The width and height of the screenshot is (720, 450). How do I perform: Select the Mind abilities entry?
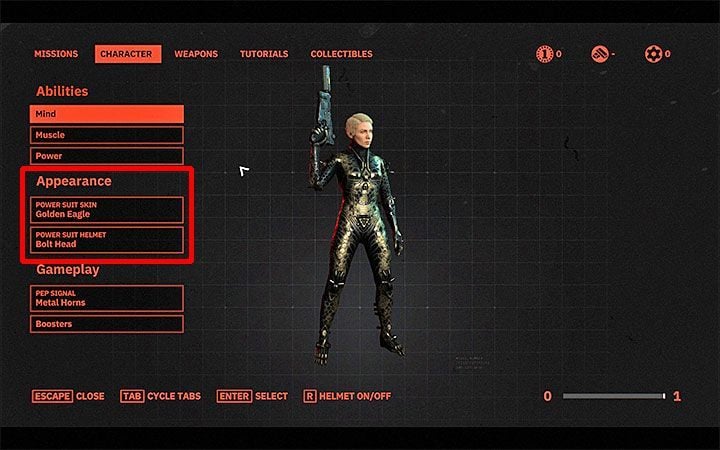click(107, 114)
